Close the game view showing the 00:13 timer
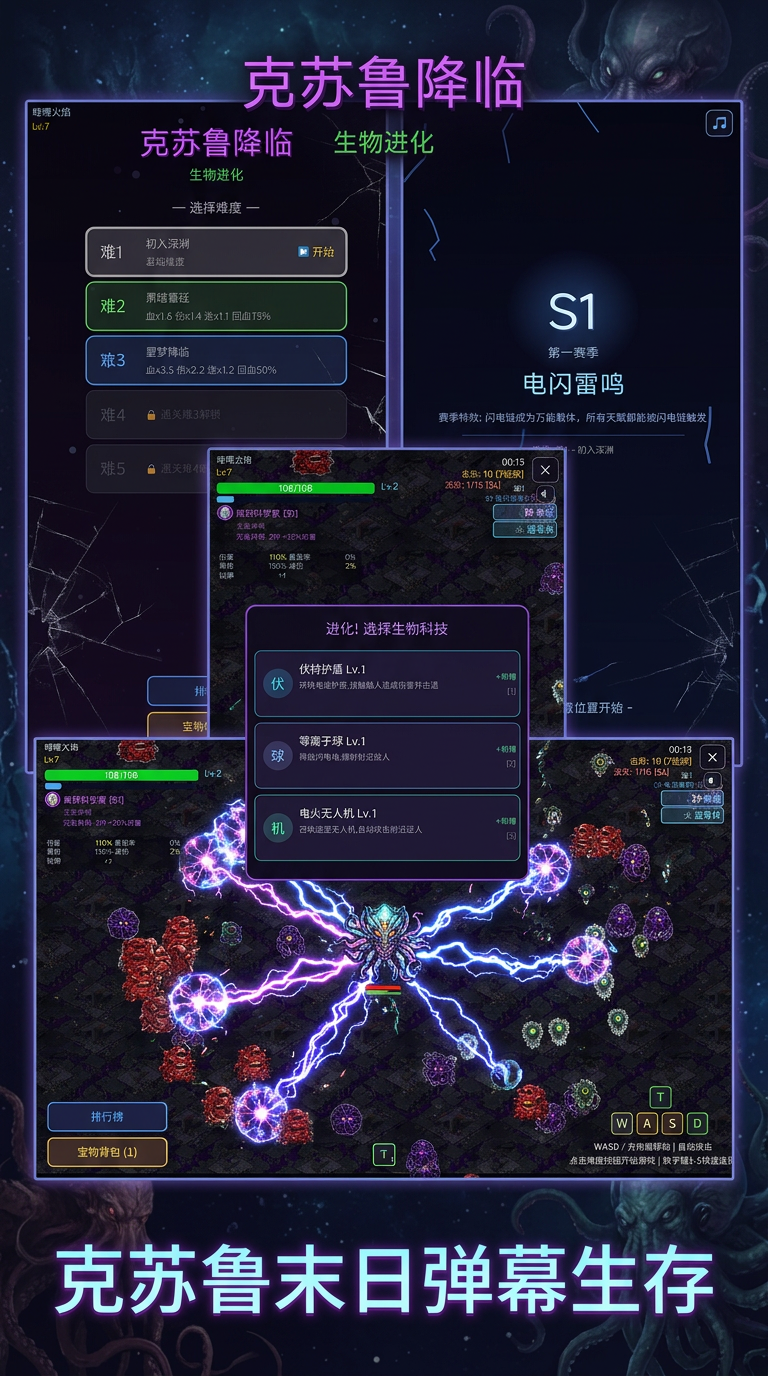Viewport: 768px width, 1376px height. 712,757
